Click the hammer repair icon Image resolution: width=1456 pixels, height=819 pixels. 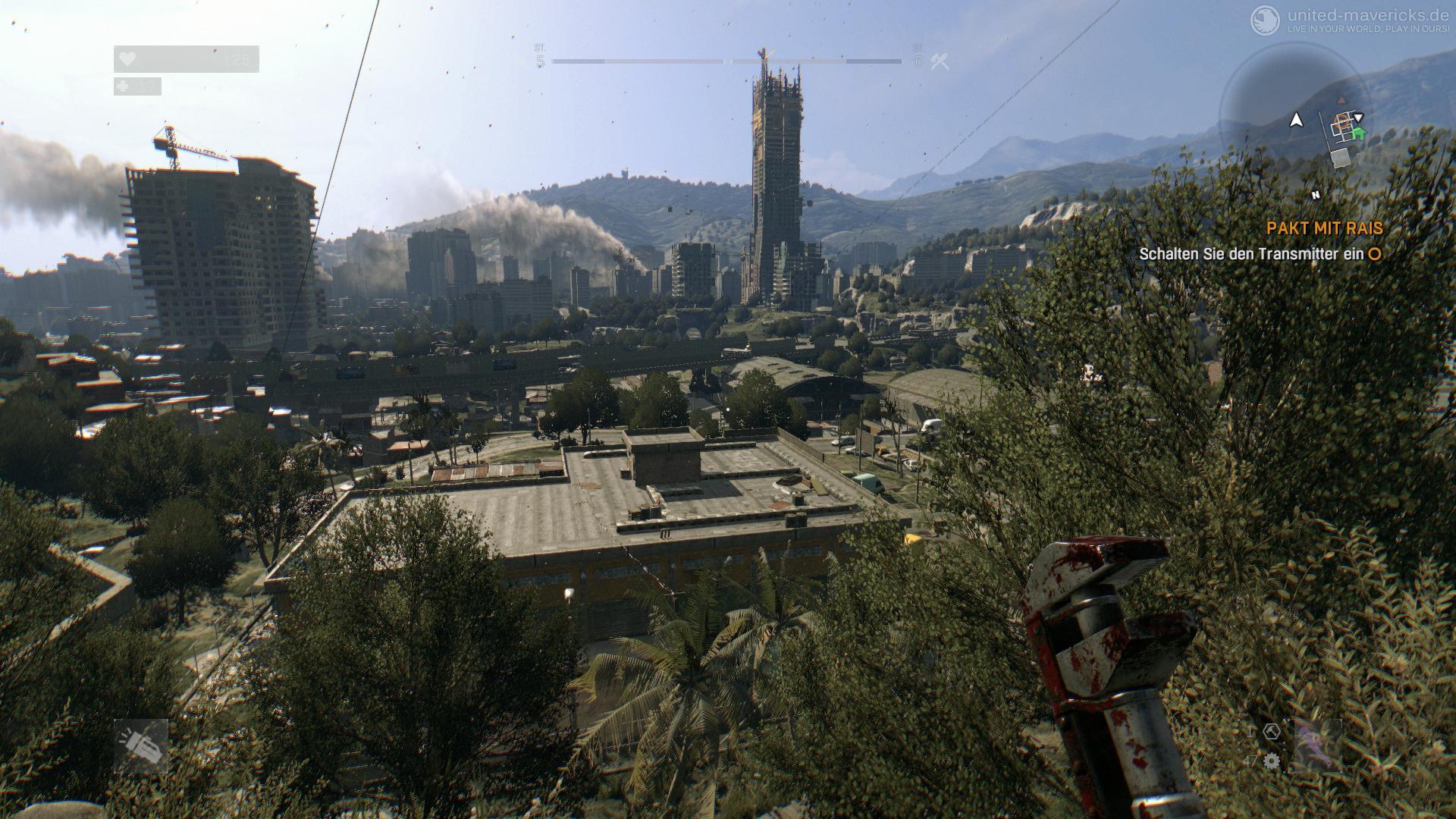1272,732
